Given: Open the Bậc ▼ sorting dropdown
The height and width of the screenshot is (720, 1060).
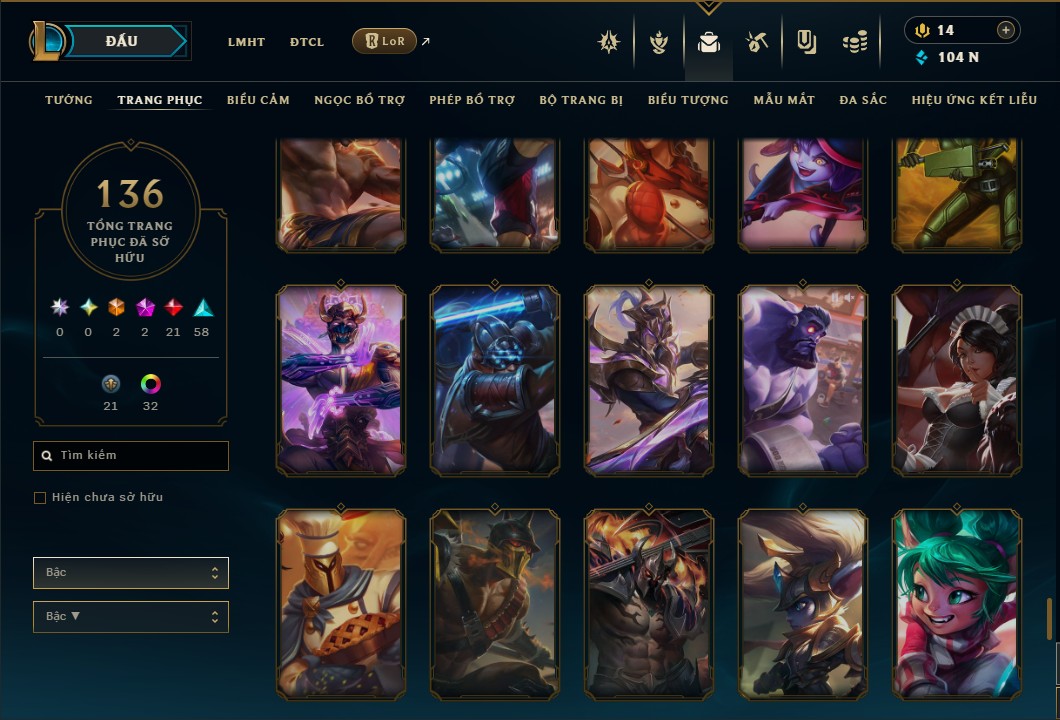Looking at the screenshot, I should (x=131, y=617).
